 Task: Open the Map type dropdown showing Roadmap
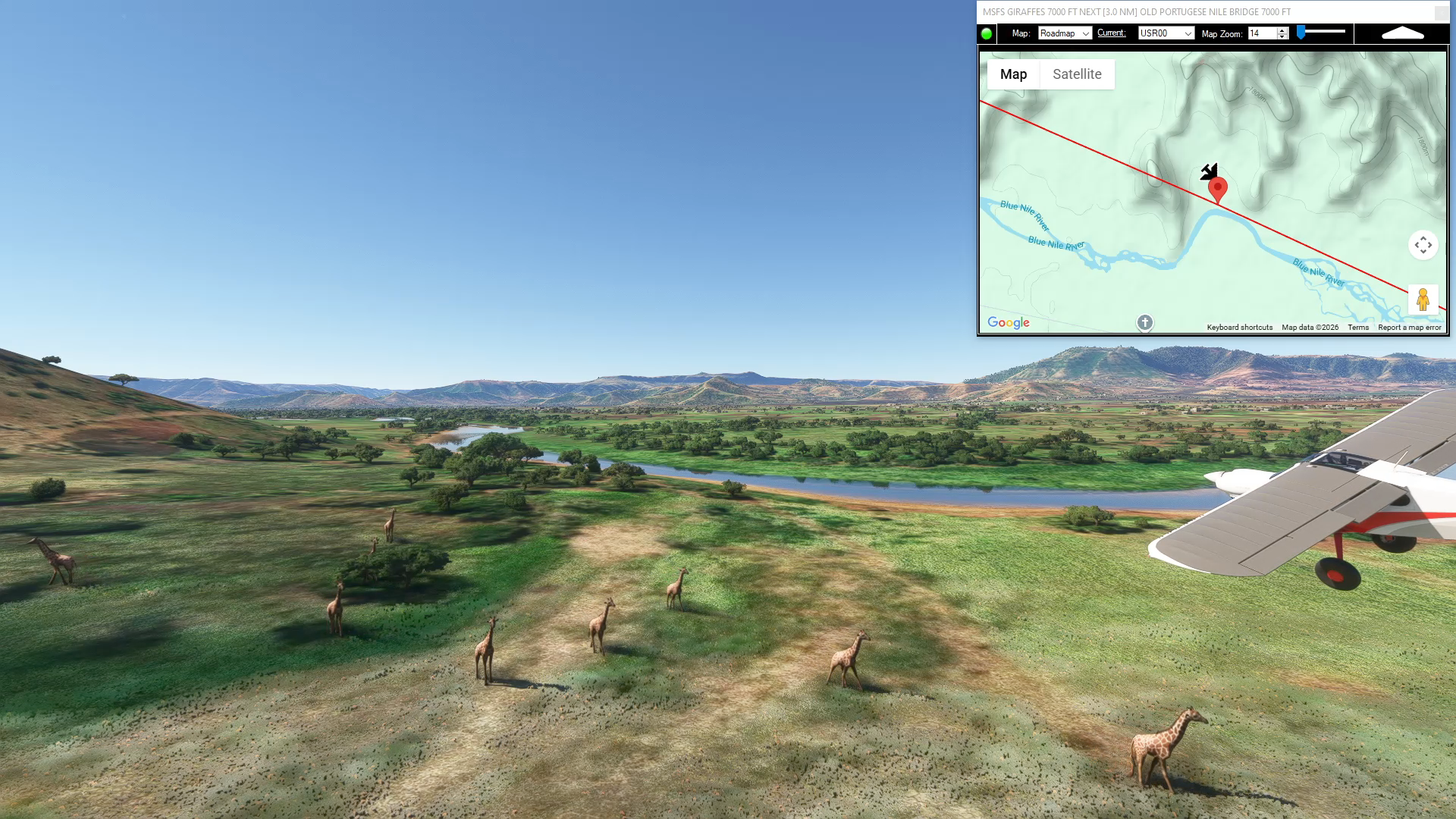point(1065,33)
